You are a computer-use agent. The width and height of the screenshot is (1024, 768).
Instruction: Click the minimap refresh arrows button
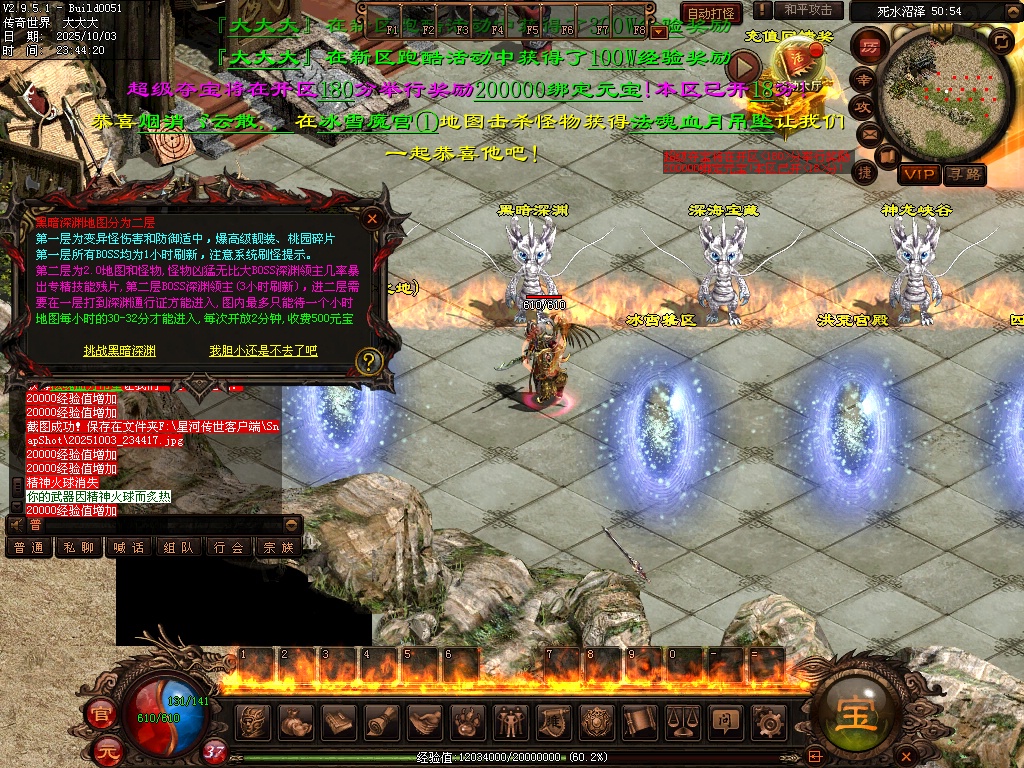pyautogui.click(x=1000, y=42)
